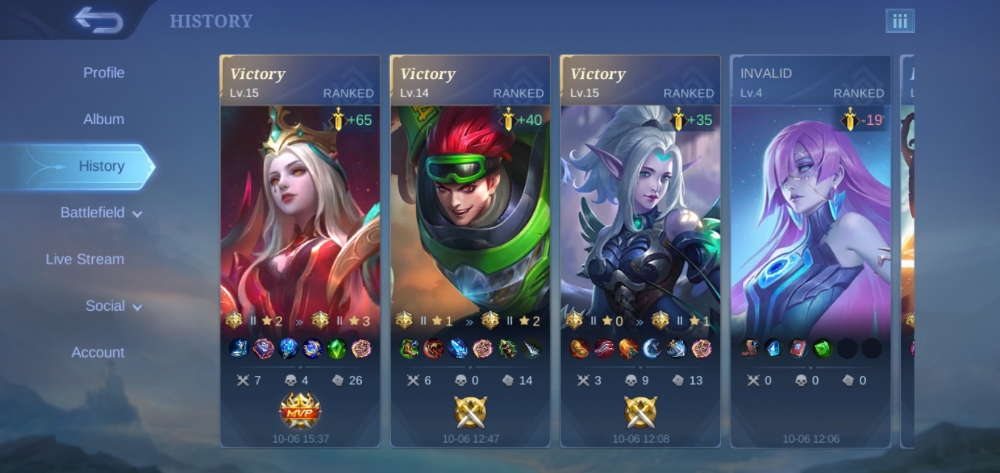Select the History tab
The image size is (1000, 473).
pyautogui.click(x=102, y=166)
